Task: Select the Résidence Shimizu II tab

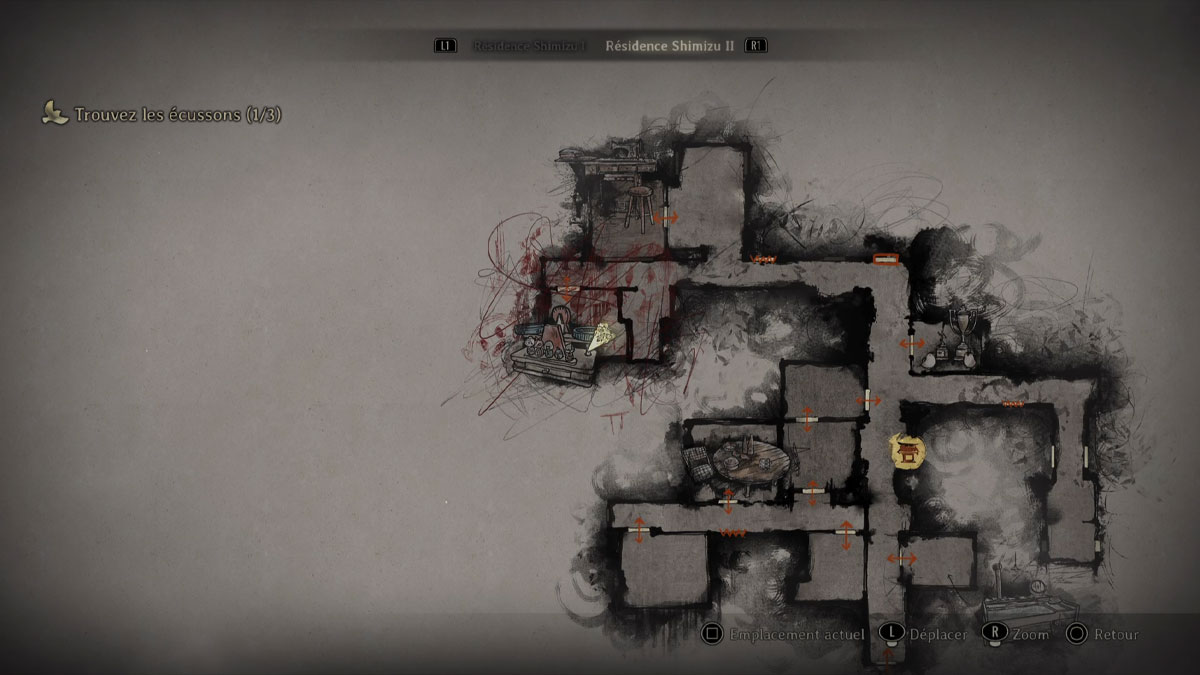Action: point(669,46)
